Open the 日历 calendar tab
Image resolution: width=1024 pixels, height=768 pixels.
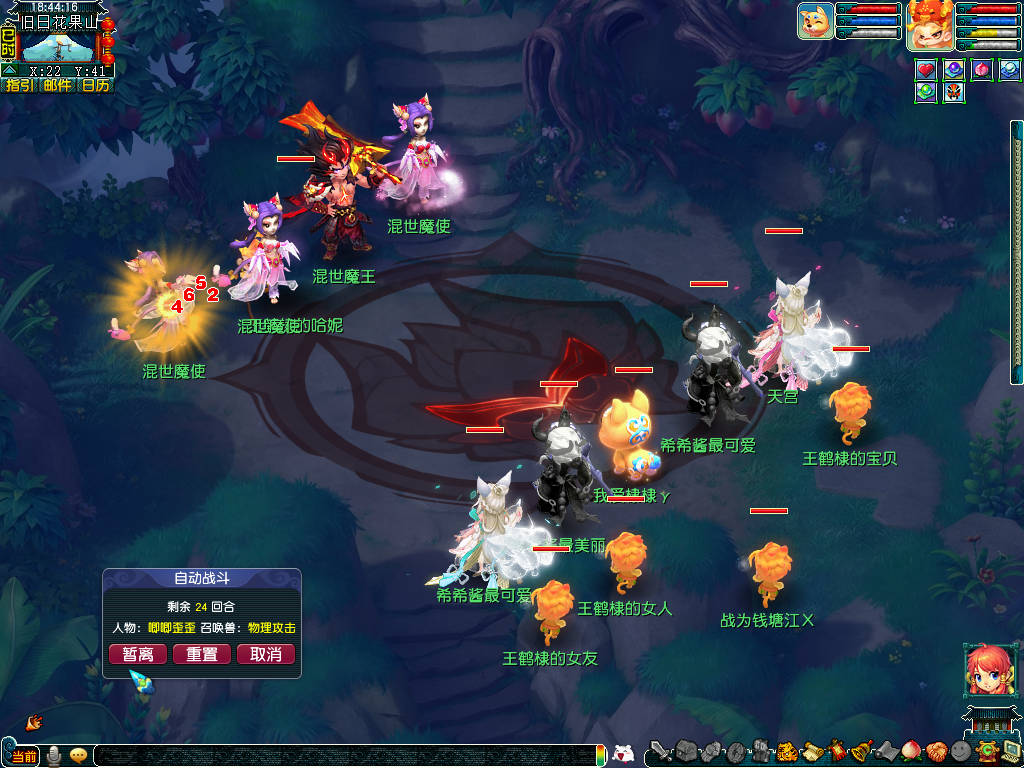point(95,85)
